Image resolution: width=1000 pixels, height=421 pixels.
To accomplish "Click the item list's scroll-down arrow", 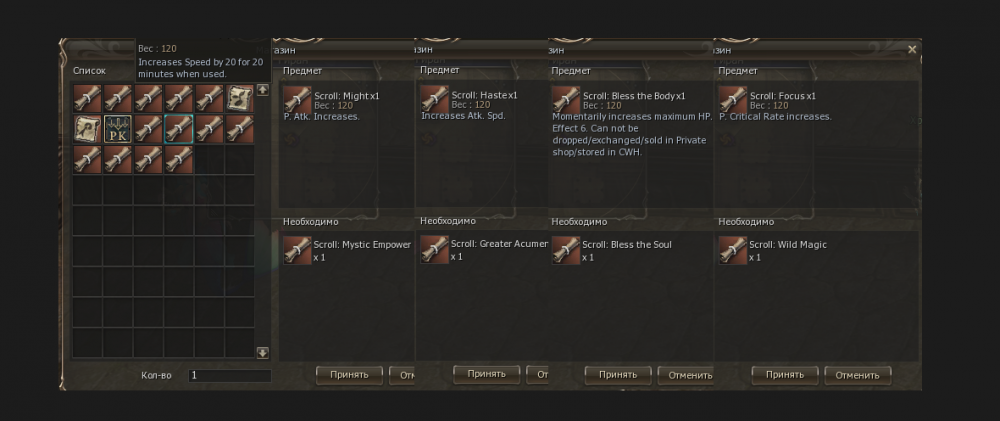I will tap(263, 352).
